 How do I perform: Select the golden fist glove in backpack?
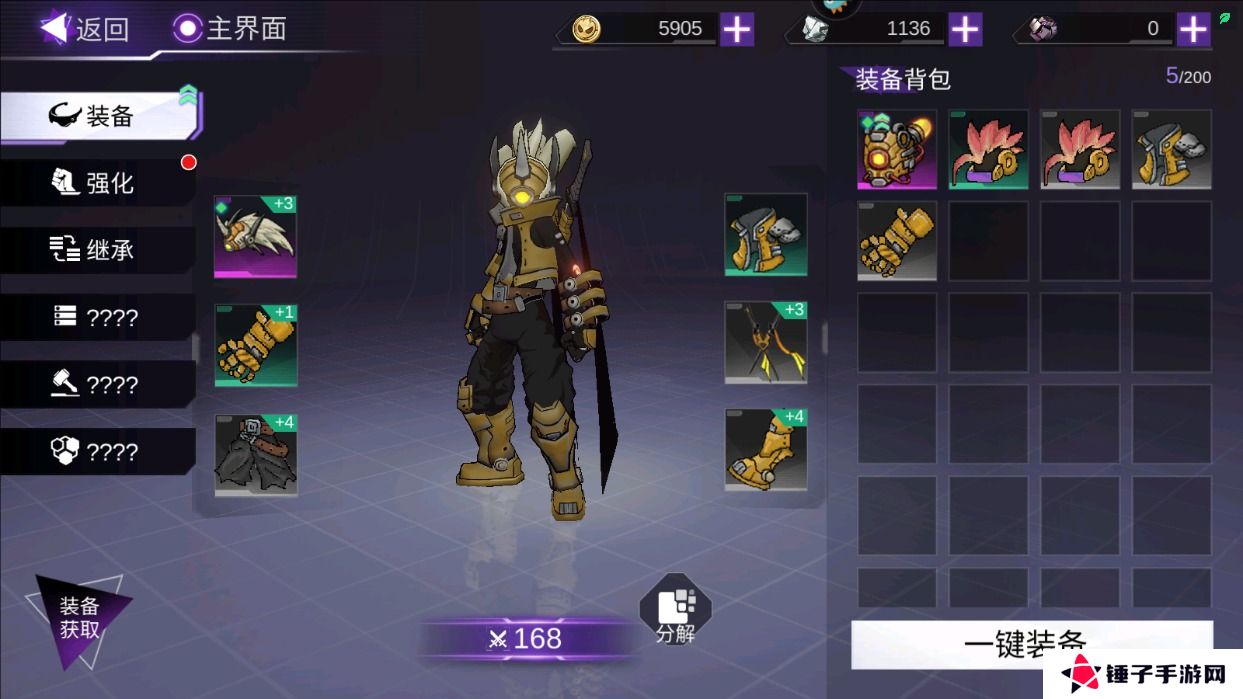coord(897,241)
